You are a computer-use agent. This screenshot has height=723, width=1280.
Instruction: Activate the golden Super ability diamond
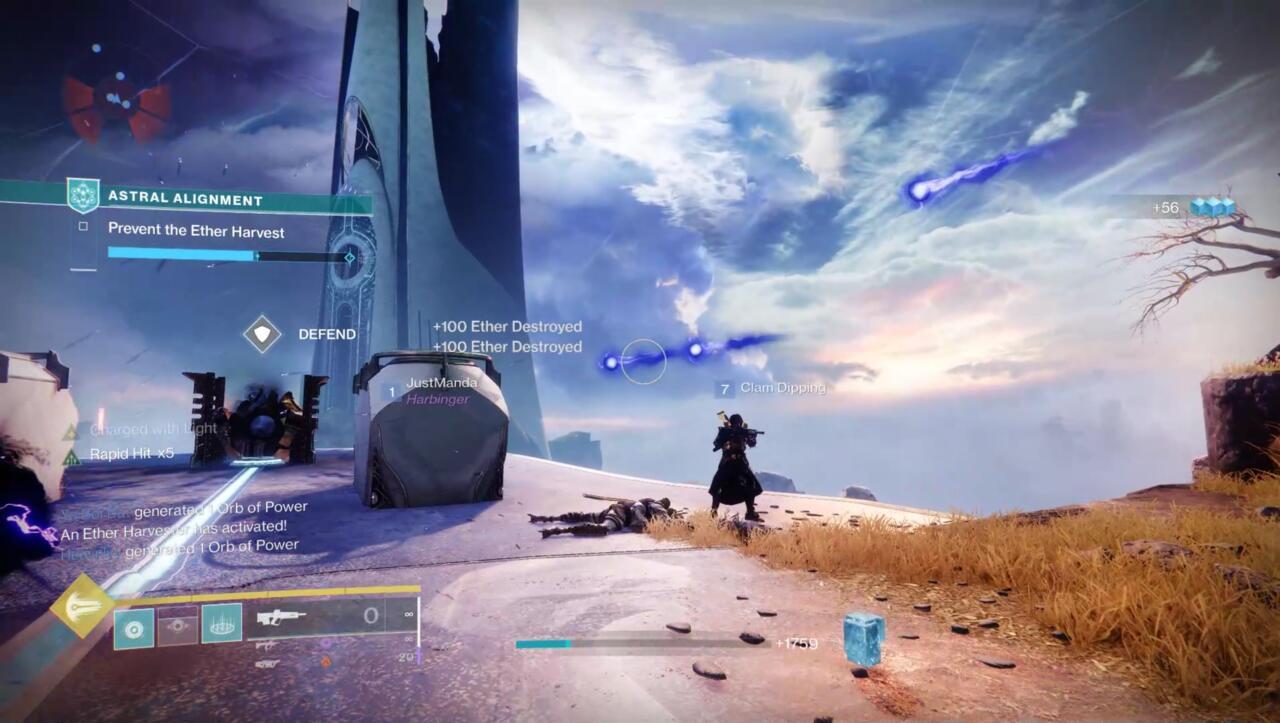pyautogui.click(x=82, y=607)
